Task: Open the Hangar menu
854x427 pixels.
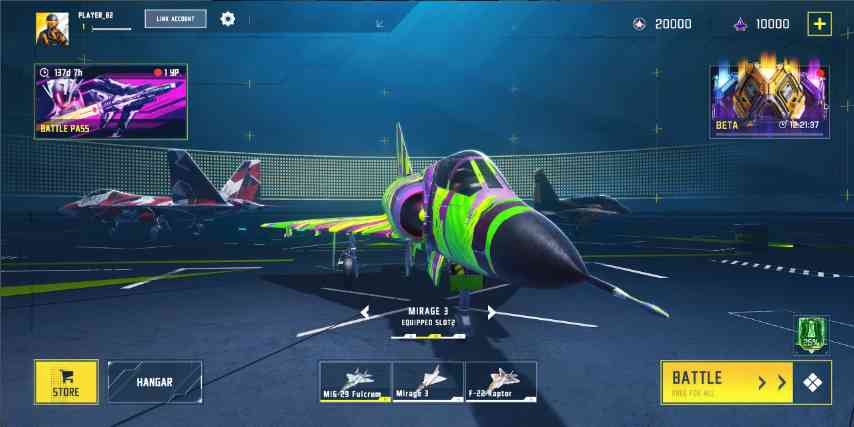Action: pos(155,381)
